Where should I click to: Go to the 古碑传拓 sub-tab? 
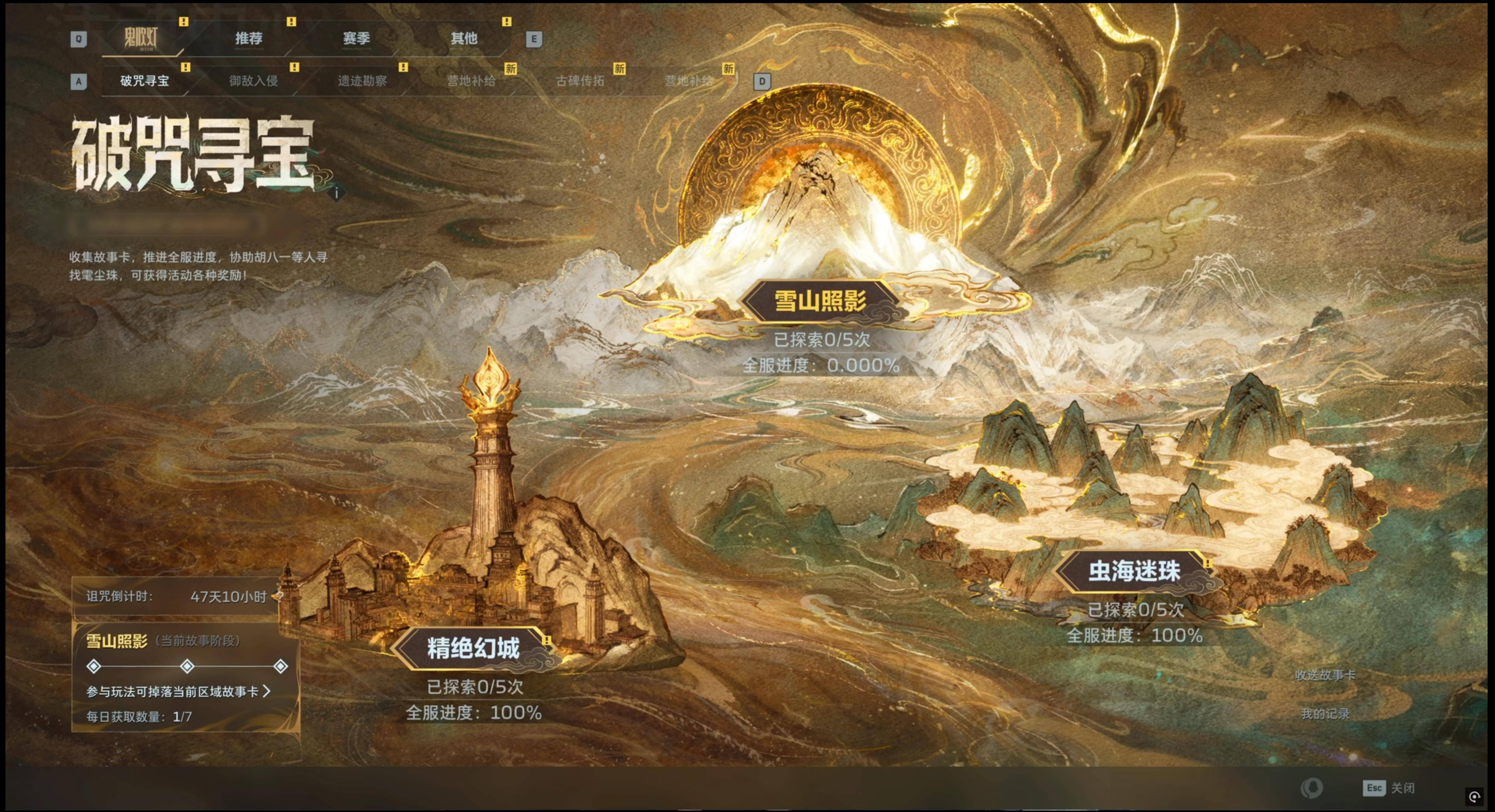click(580, 81)
